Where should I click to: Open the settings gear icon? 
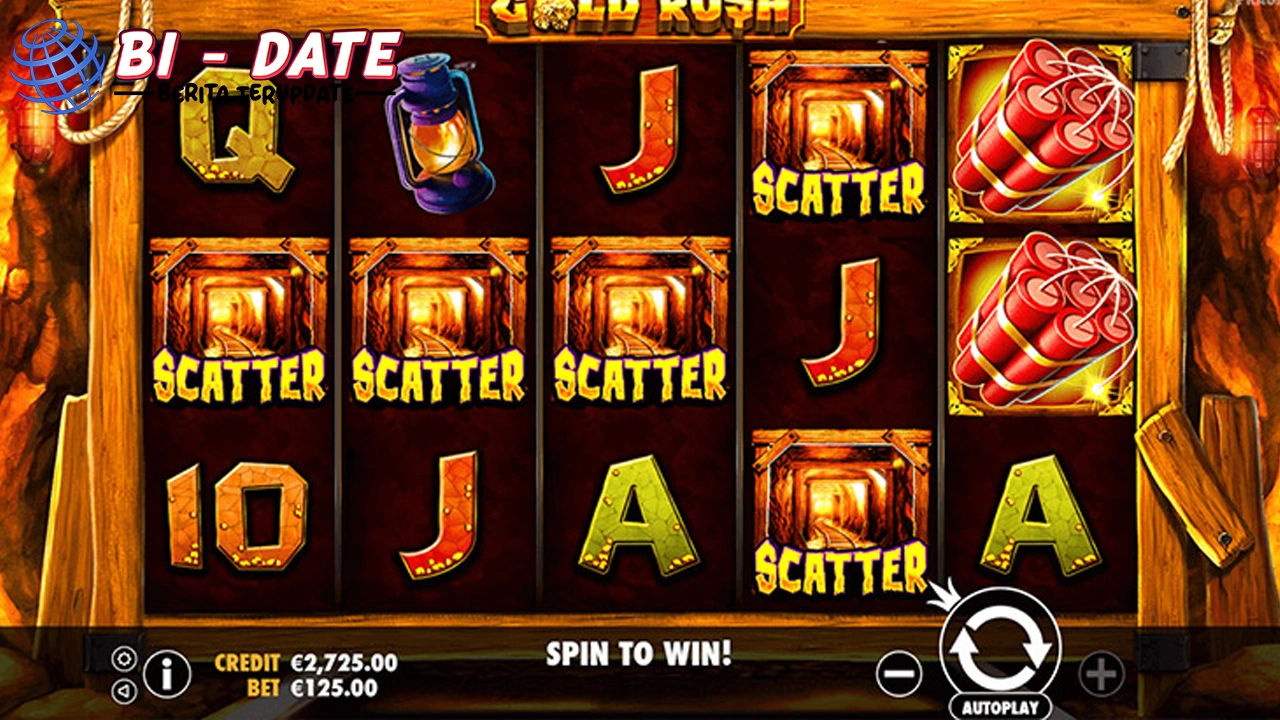pyautogui.click(x=125, y=660)
